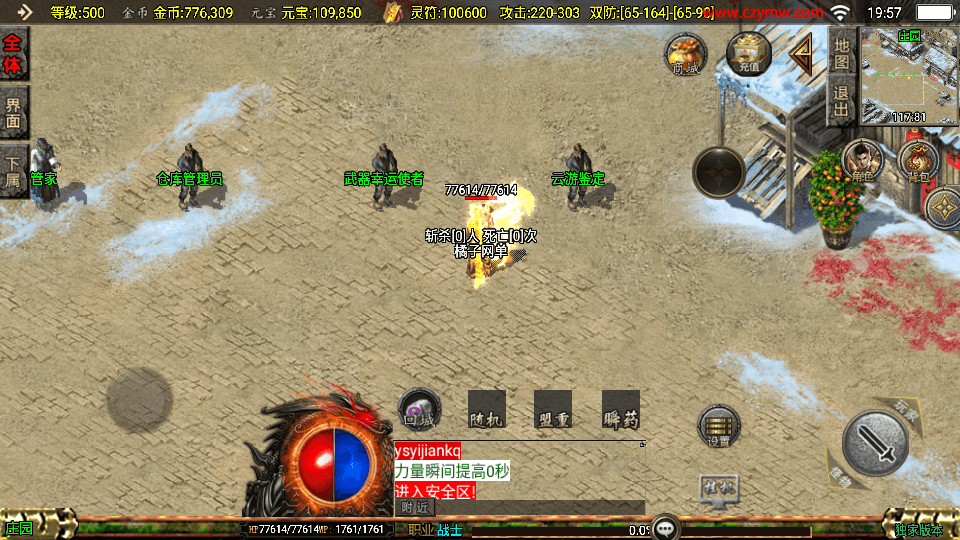Activate the 随机 random teleport slot
The image size is (960, 540).
pyautogui.click(x=486, y=410)
